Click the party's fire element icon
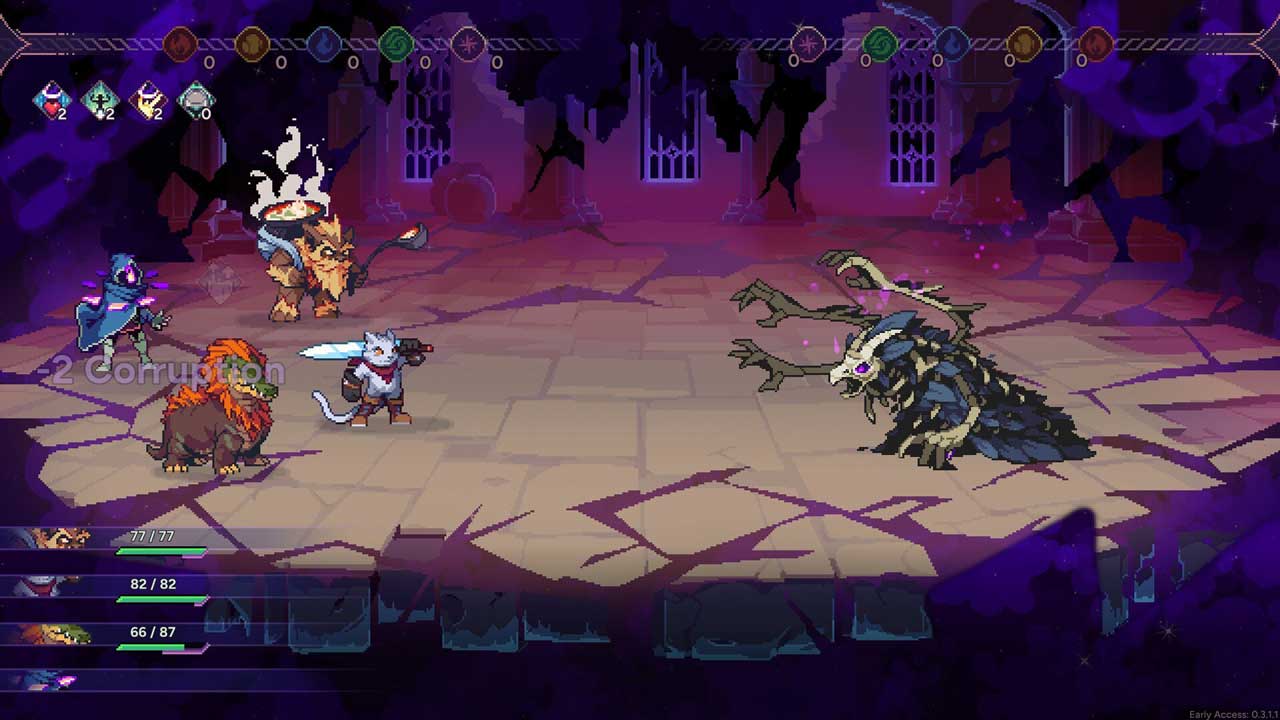This screenshot has height=720, width=1280. click(x=180, y=45)
